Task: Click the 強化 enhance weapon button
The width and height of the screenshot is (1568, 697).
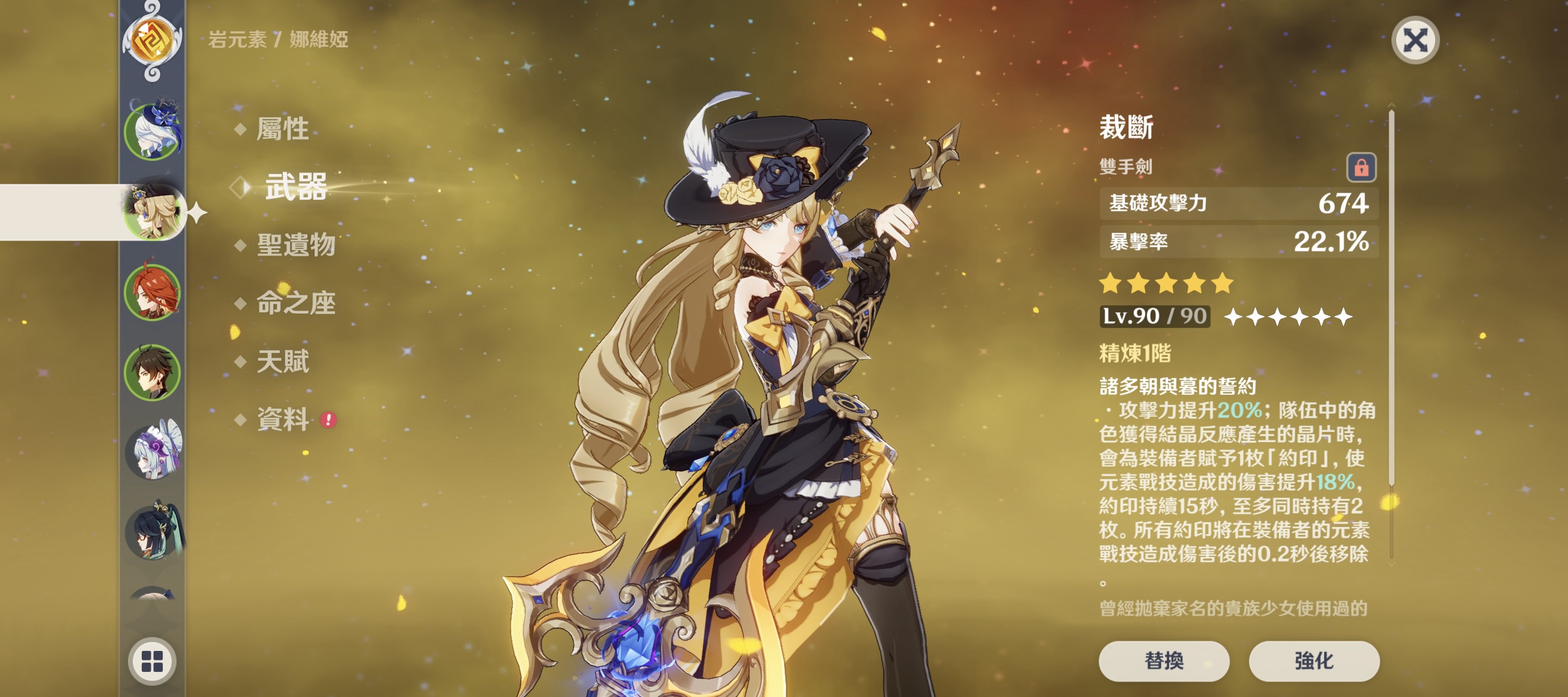Action: pyautogui.click(x=1314, y=661)
